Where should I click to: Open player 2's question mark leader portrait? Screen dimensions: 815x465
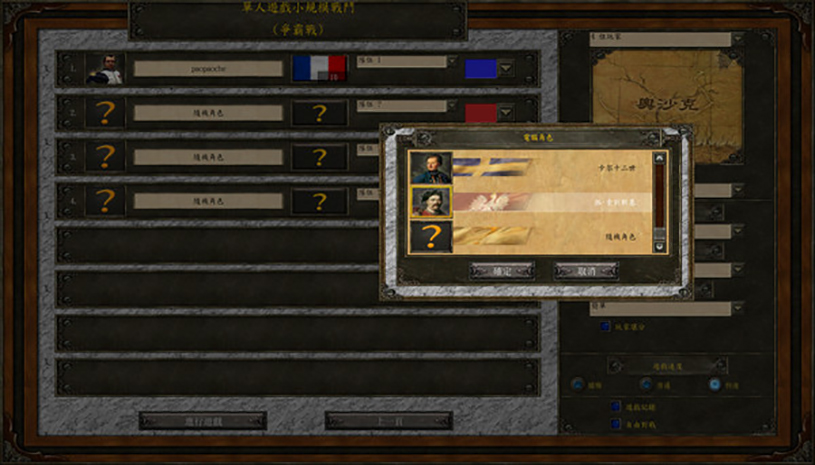[104, 112]
